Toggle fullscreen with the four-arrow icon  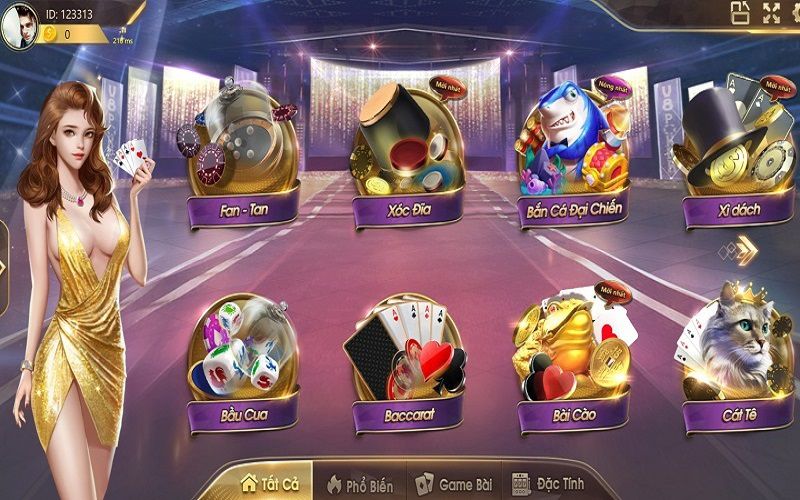coord(771,13)
